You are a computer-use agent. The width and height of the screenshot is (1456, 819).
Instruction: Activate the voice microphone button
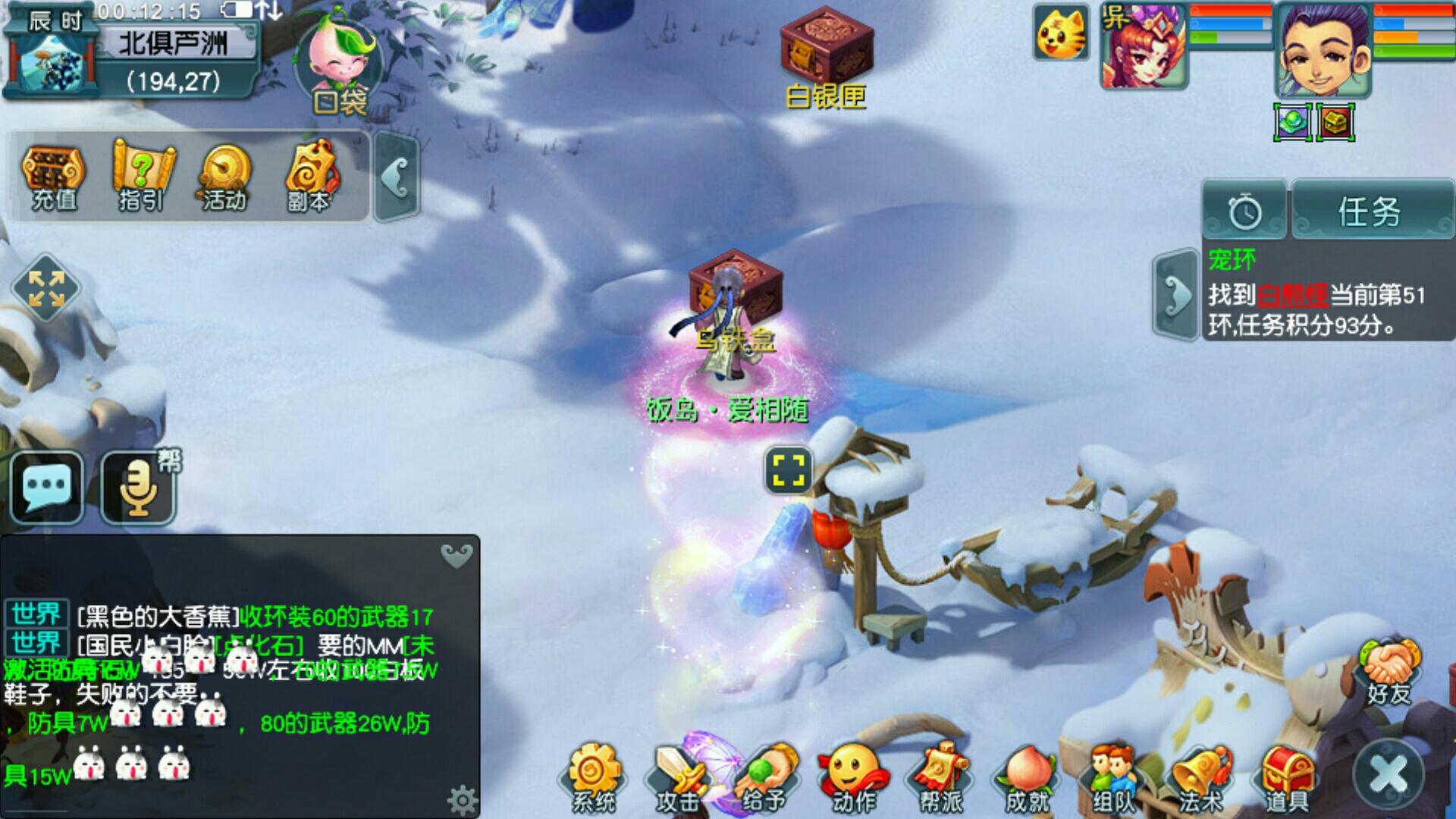click(x=139, y=488)
